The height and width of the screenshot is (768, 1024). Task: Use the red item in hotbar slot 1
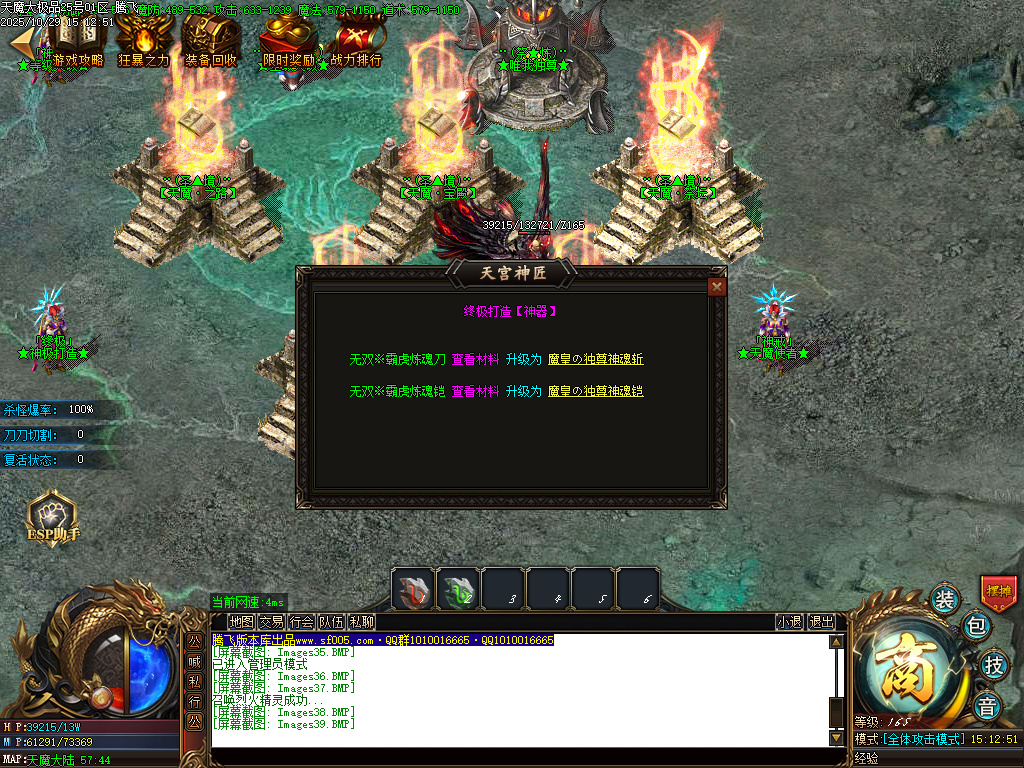click(412, 588)
